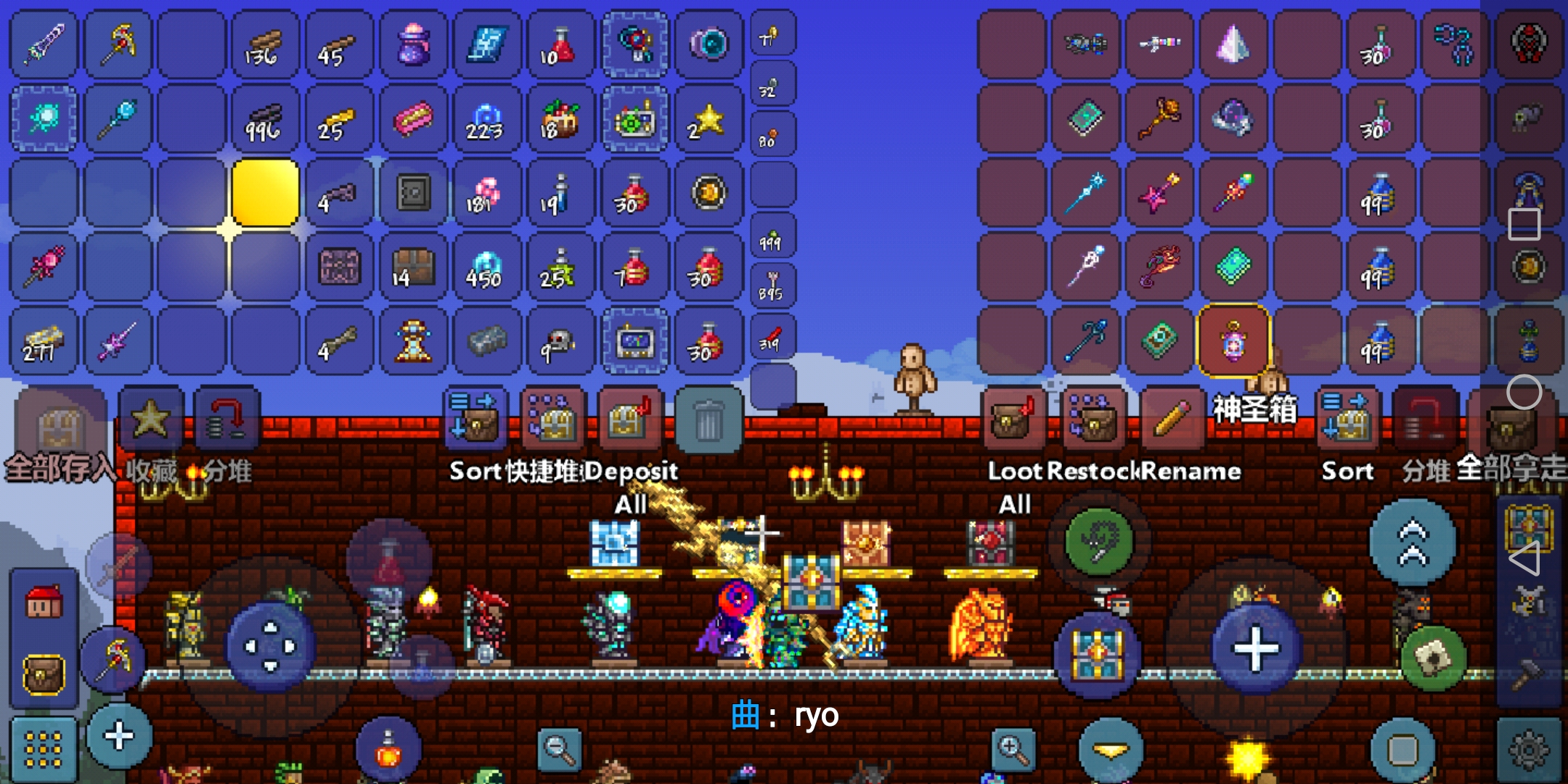
Task: Open the housing menu house icon
Action: [x=44, y=603]
